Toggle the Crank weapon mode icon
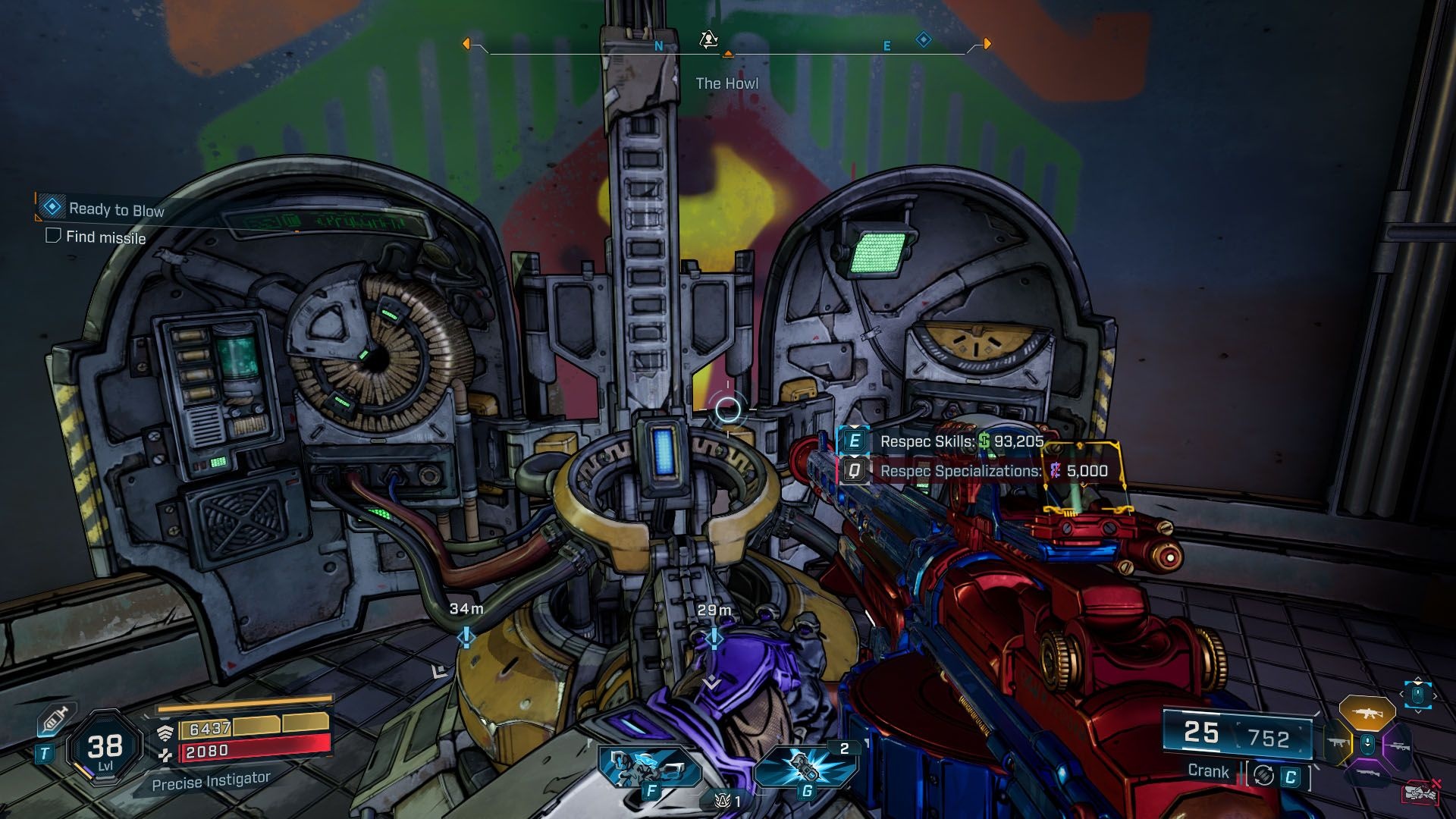This screenshot has height=819, width=1456. [1263, 775]
